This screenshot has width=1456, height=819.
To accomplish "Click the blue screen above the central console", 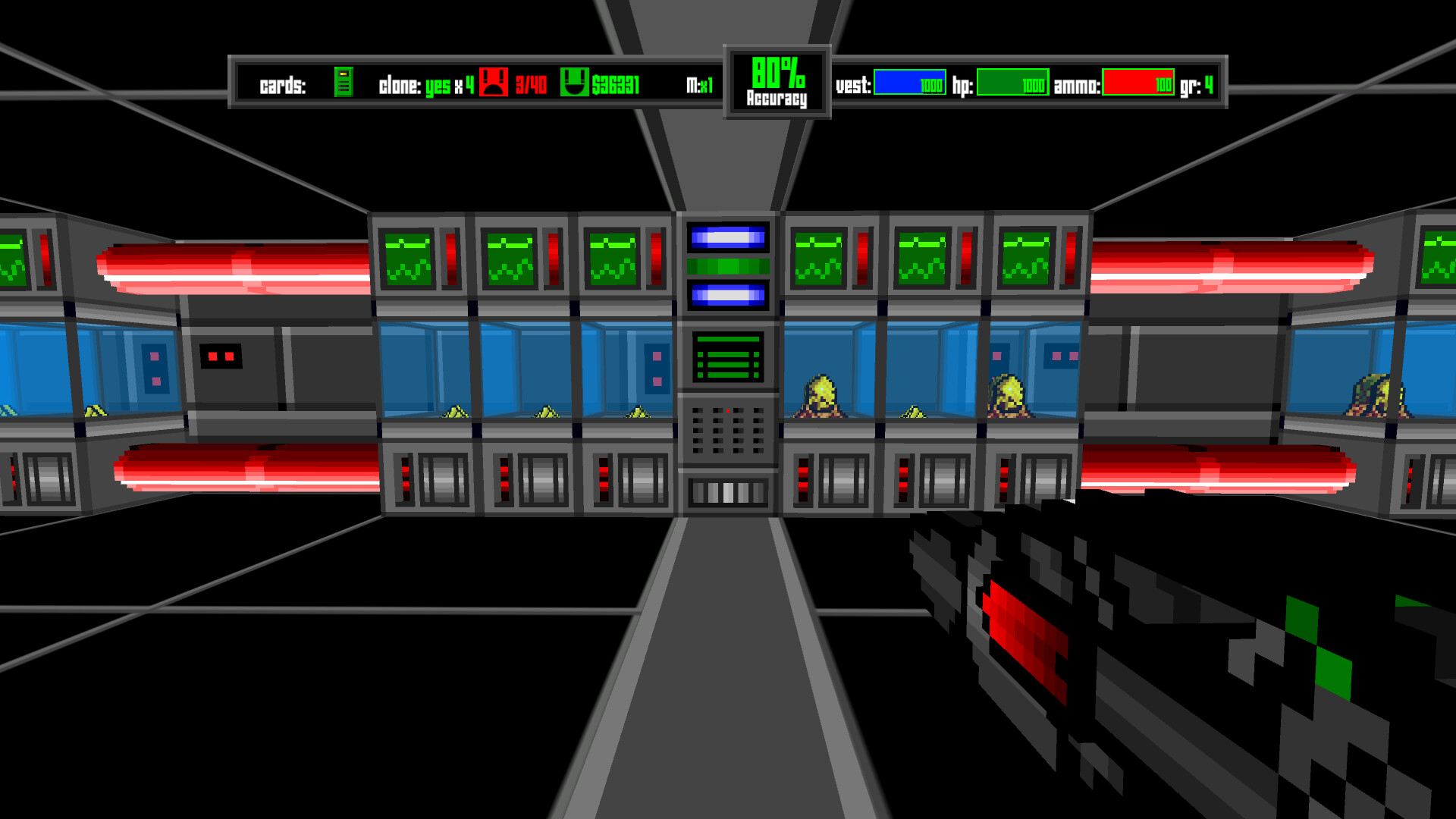I will pos(726,237).
